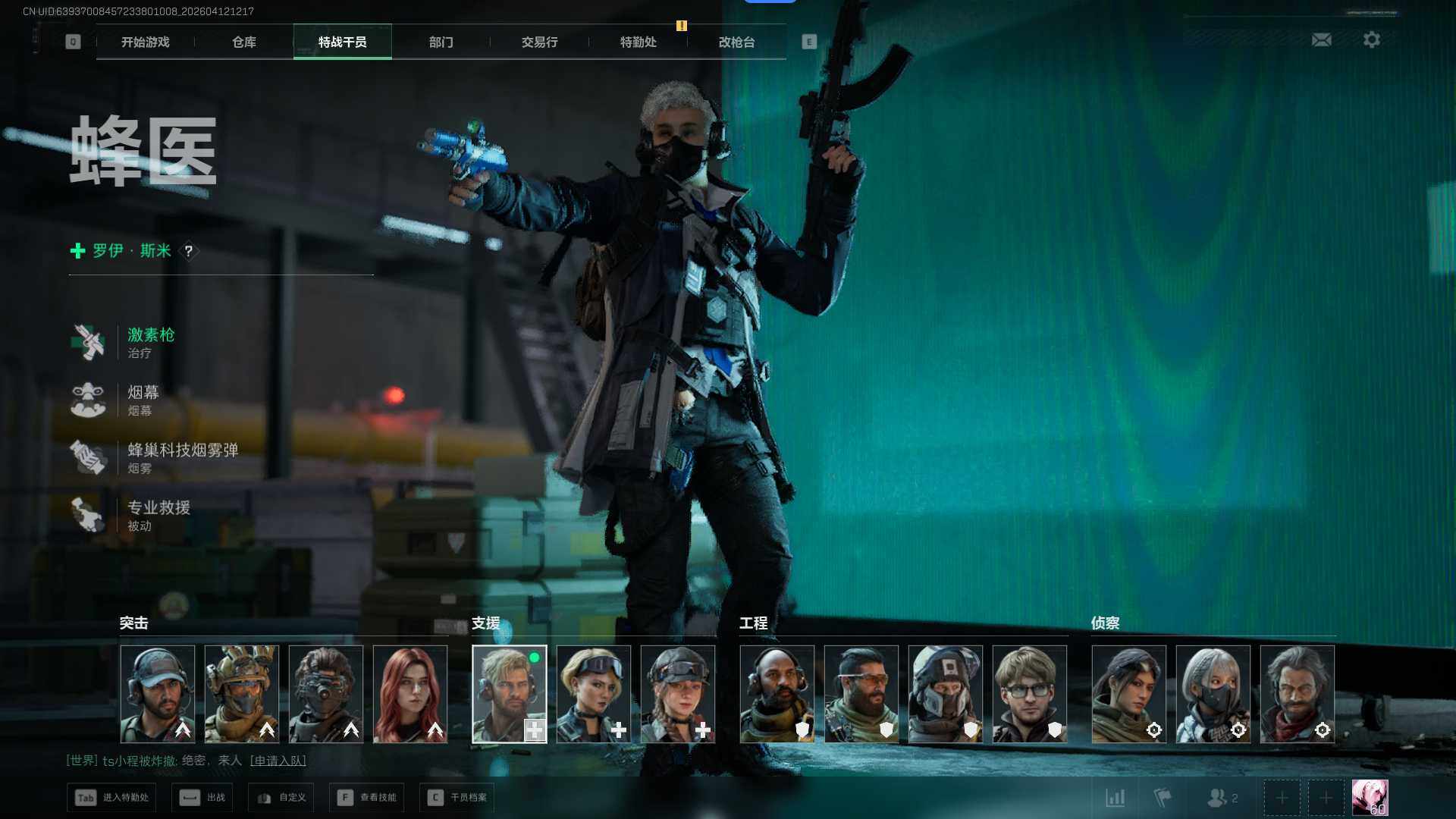Click the 申请入队 link in chat
1456x819 pixels.
(278, 761)
